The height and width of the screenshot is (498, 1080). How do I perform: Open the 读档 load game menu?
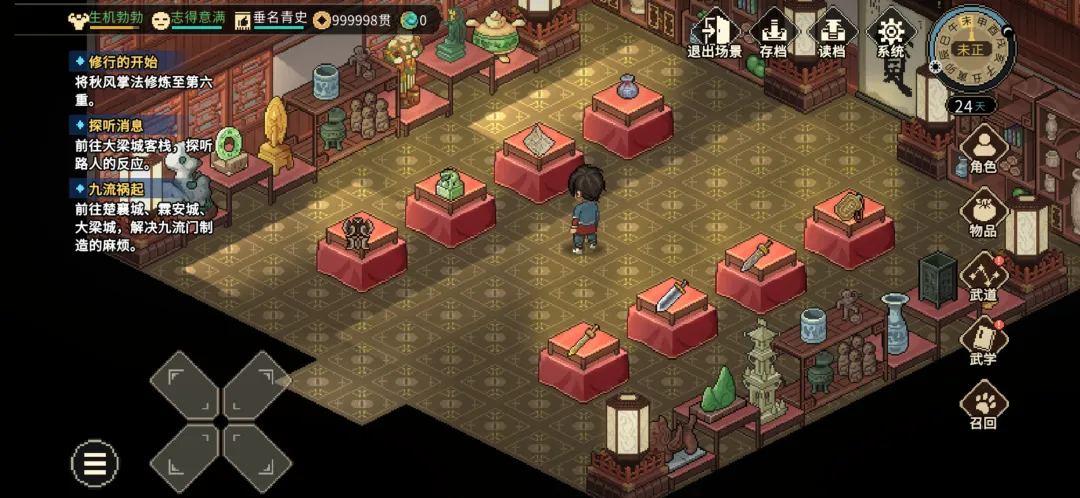831,35
